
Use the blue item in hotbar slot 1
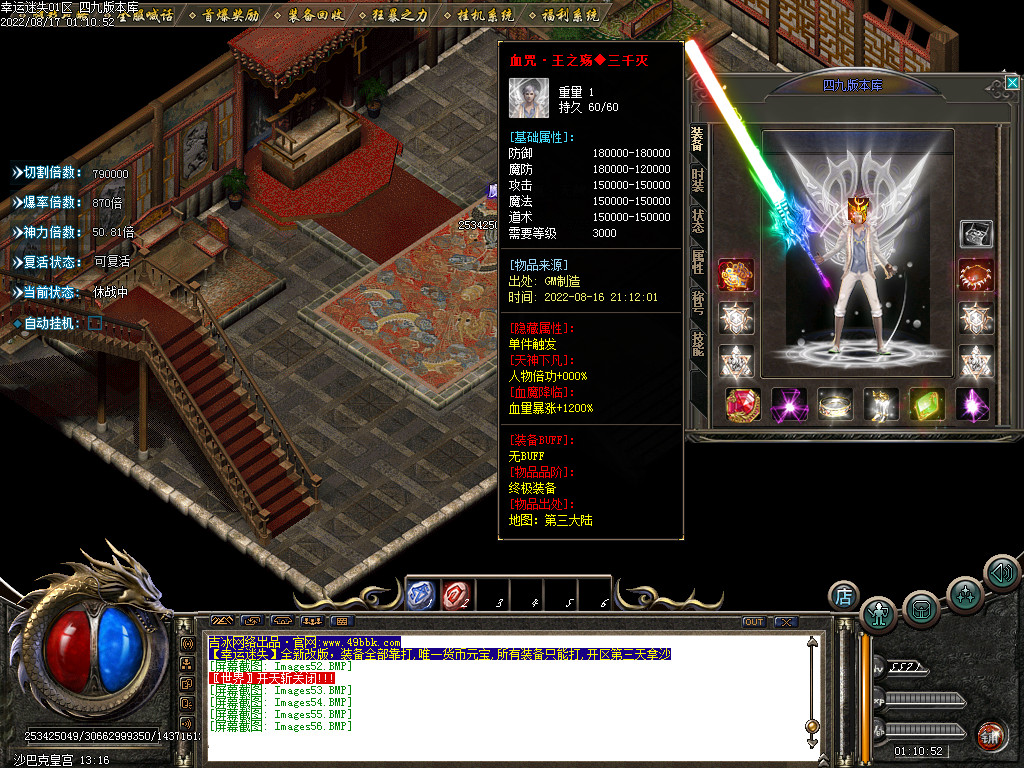pyautogui.click(x=420, y=596)
